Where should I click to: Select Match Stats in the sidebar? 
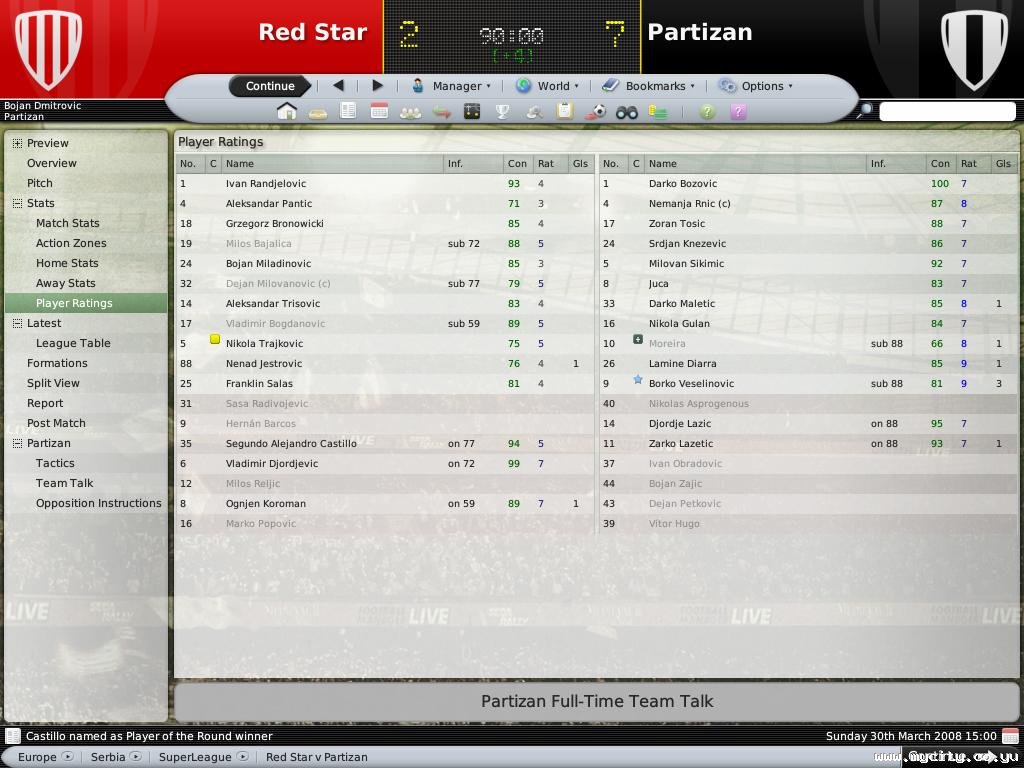67,223
